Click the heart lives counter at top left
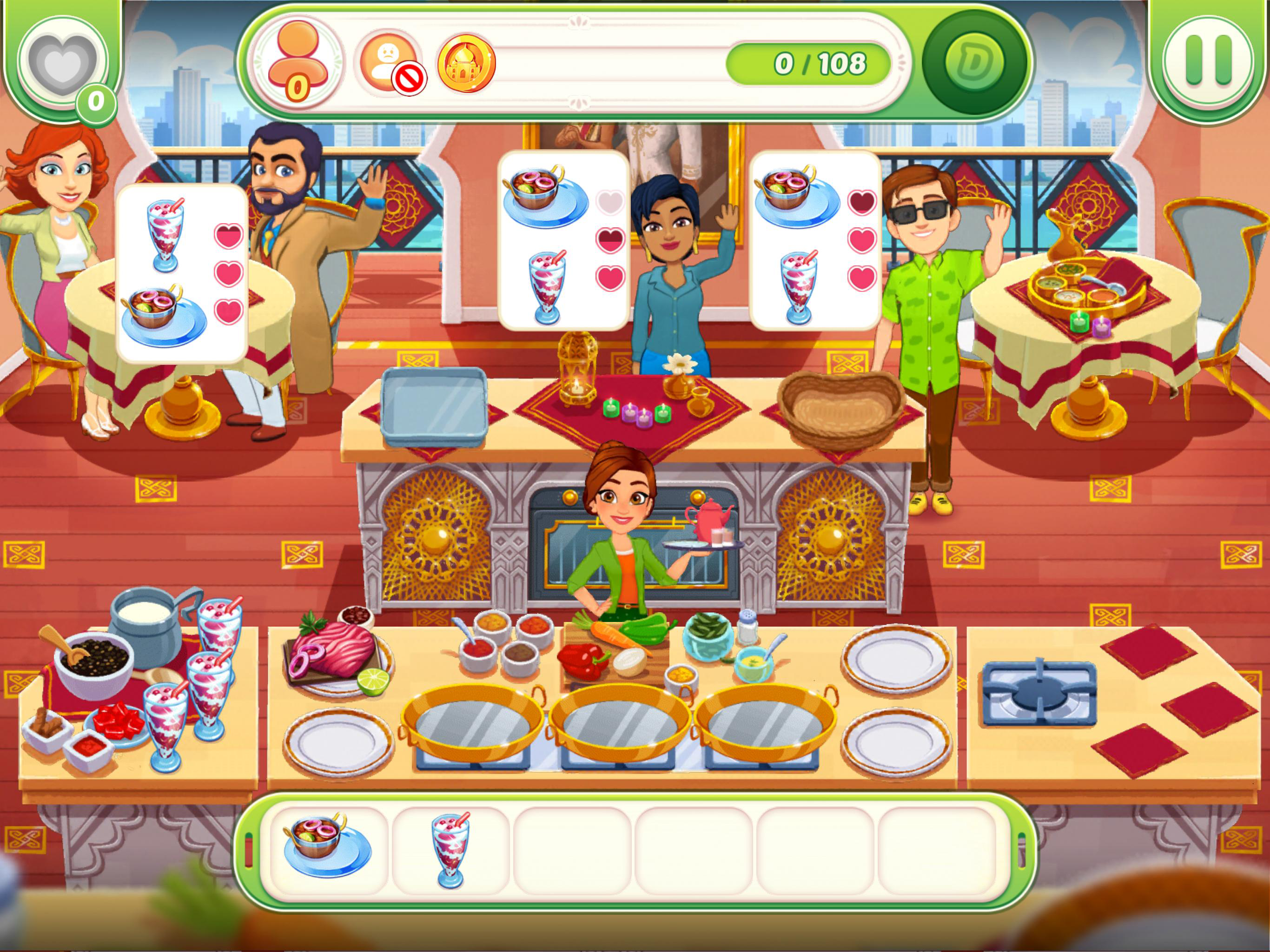Screen dimensions: 1270x952 click(x=63, y=63)
